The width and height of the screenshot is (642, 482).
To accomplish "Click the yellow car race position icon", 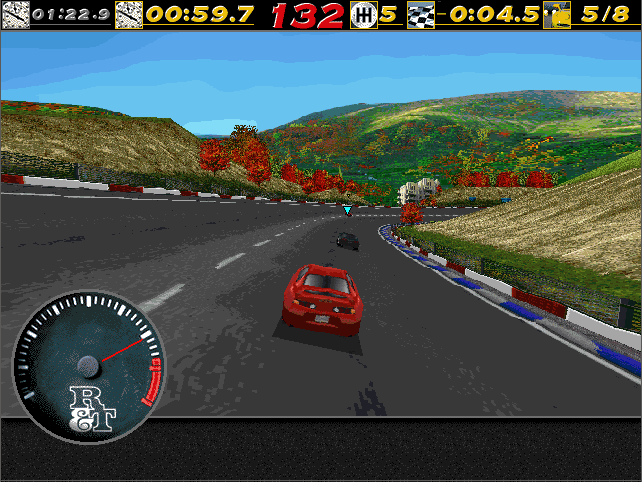I will [555, 15].
